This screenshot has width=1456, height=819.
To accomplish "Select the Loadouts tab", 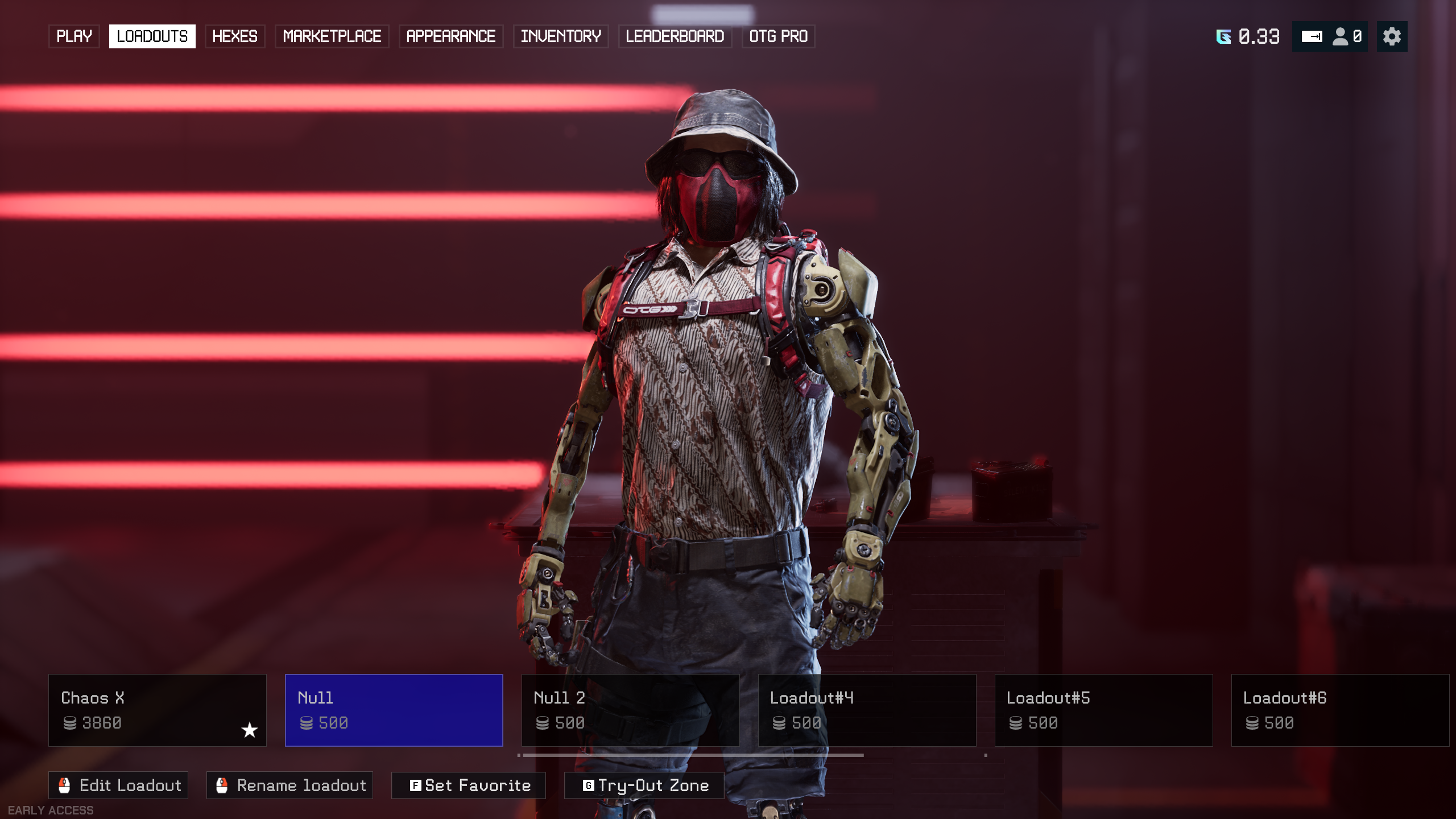I will click(152, 36).
